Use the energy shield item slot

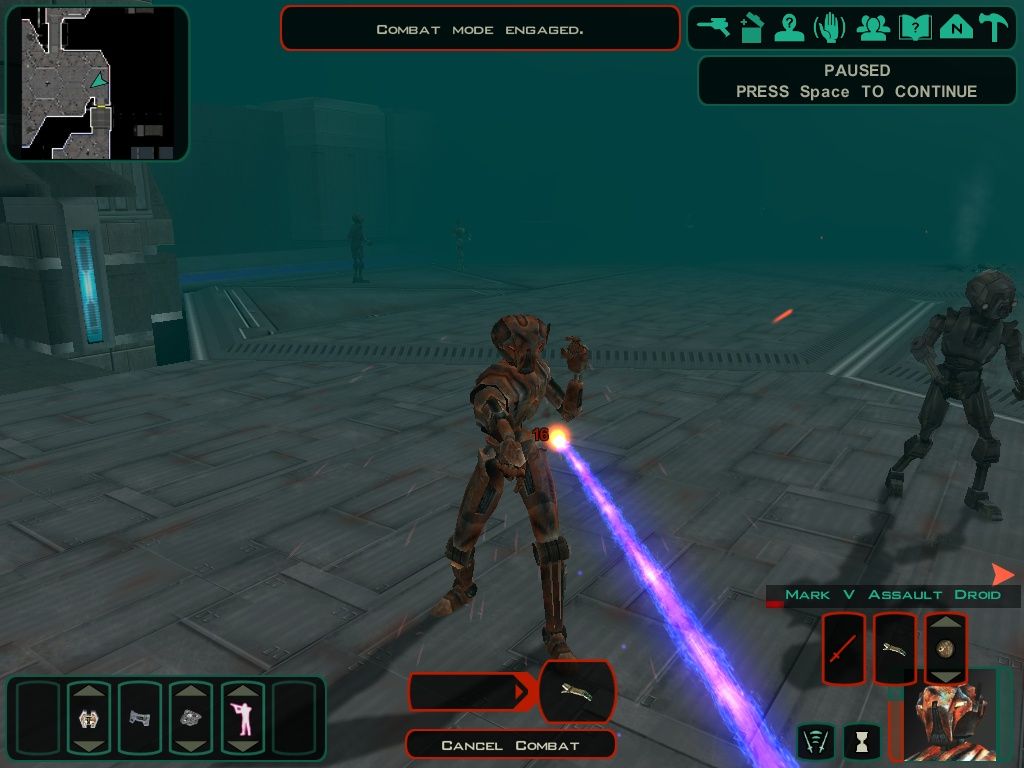coord(88,718)
